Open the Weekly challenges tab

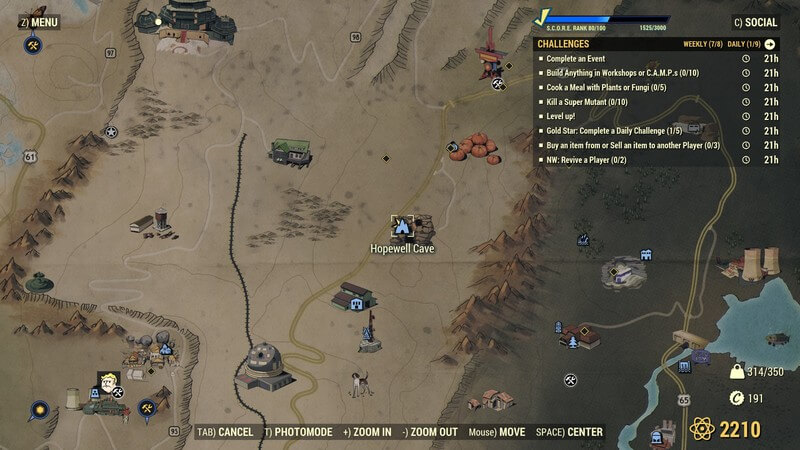pos(702,44)
